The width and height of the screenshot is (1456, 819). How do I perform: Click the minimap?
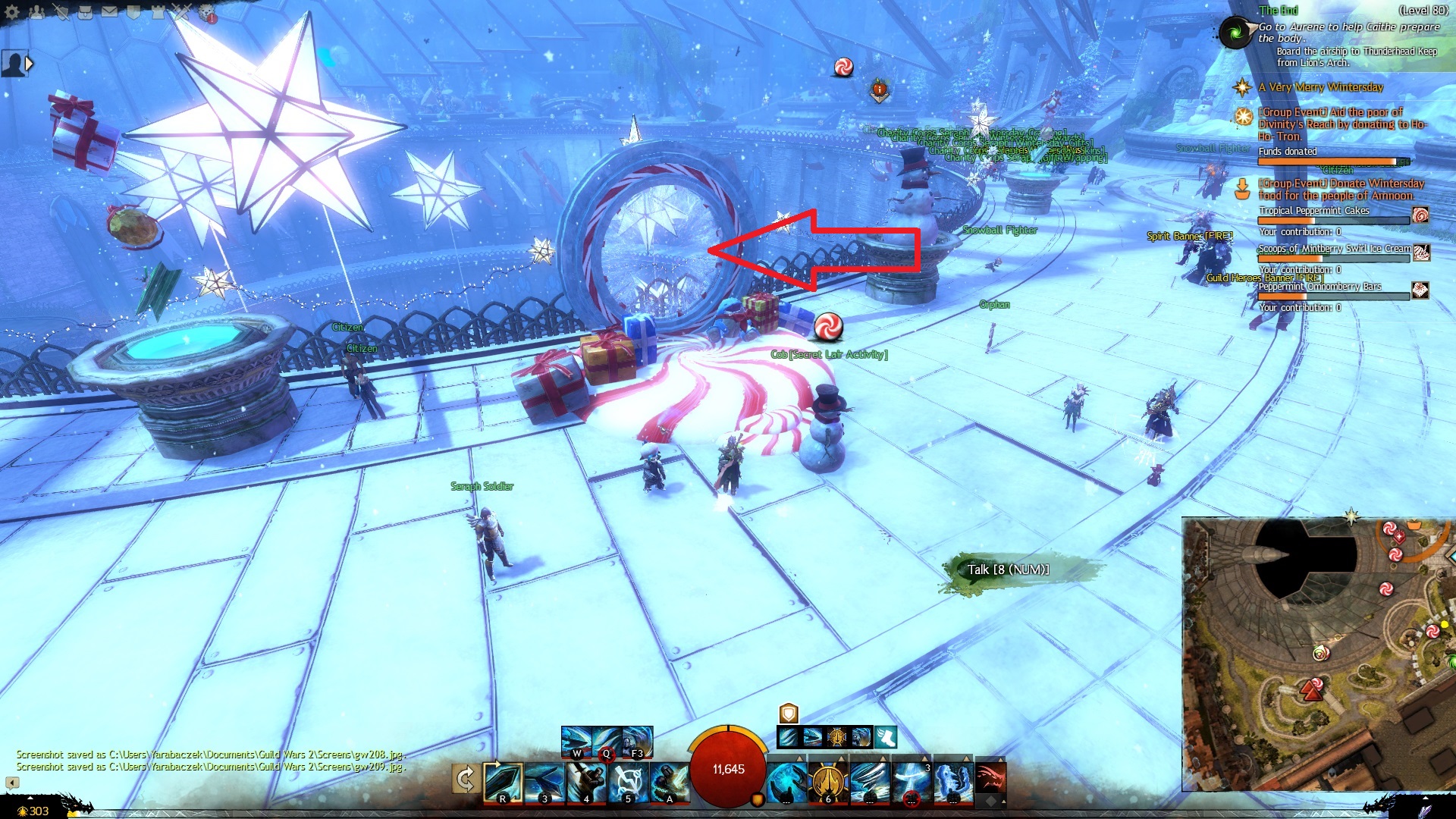pos(1316,654)
